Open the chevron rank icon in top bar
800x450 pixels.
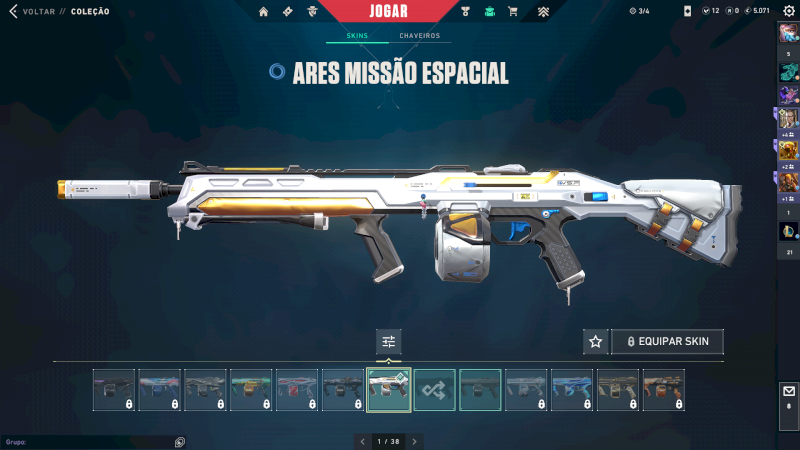[x=543, y=12]
